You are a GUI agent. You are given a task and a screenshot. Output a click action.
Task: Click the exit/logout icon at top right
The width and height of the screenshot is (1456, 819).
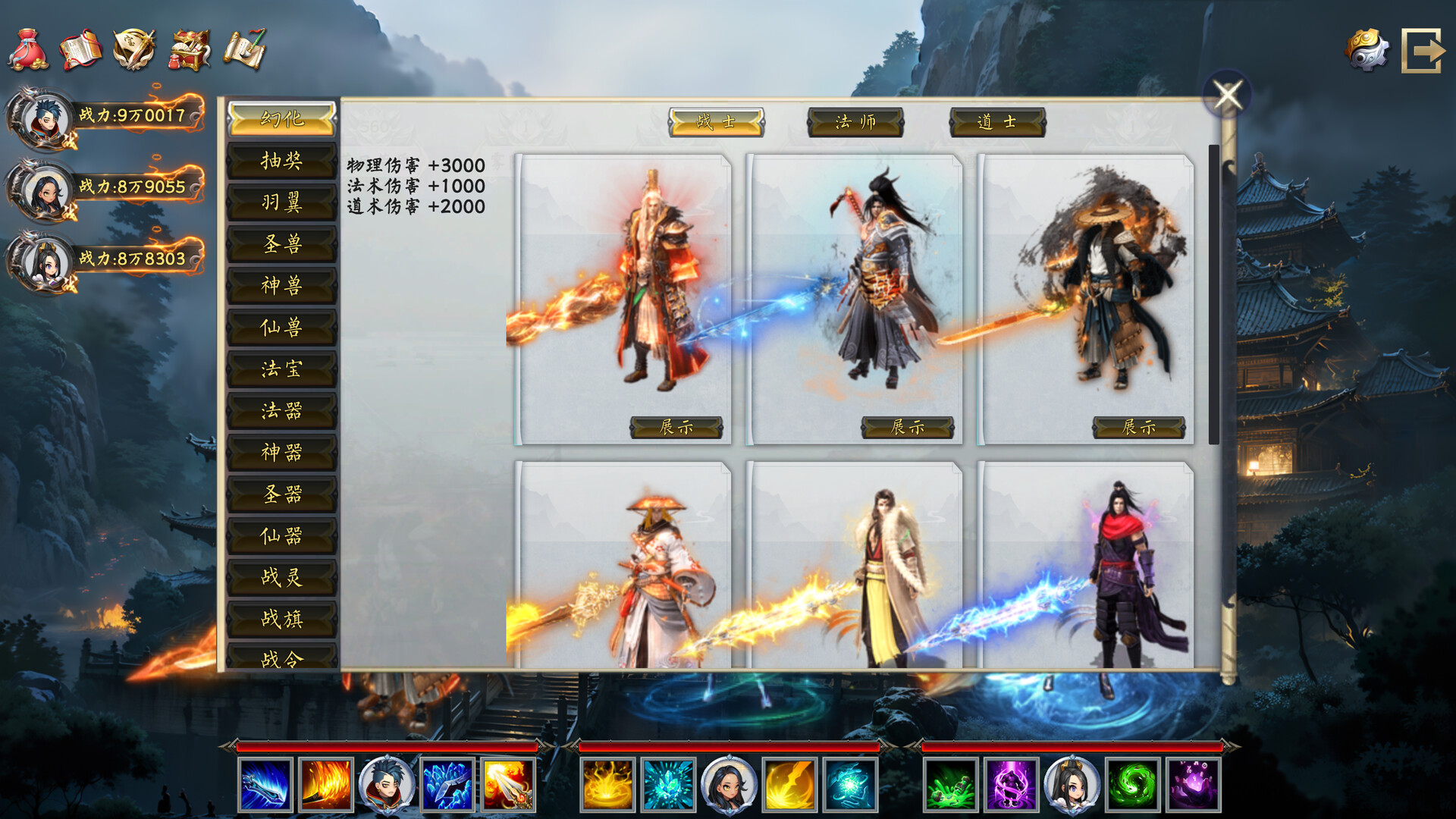click(1424, 49)
